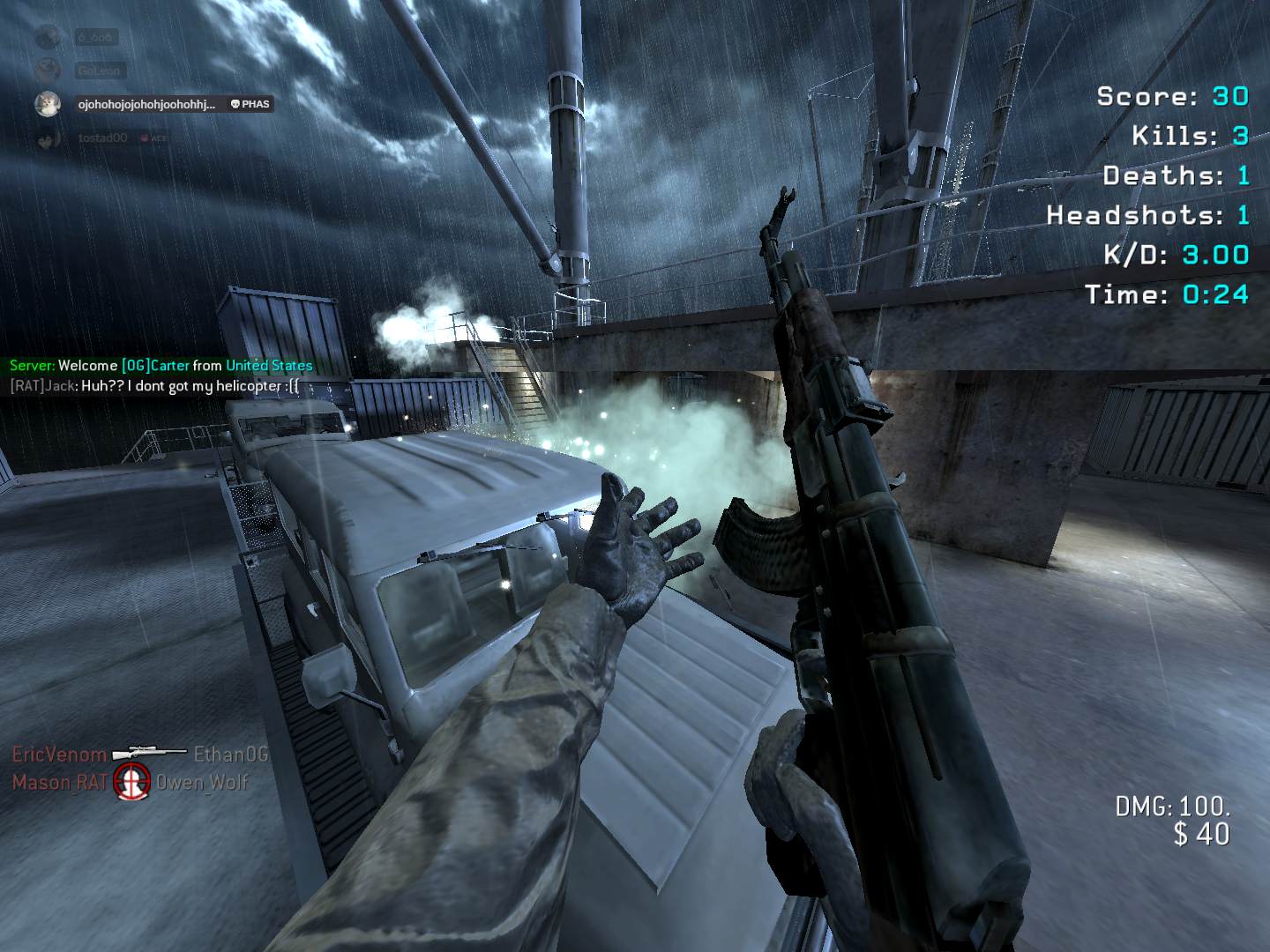
Task: Click the server welcome message for [OG]Carter
Action: click(161, 365)
